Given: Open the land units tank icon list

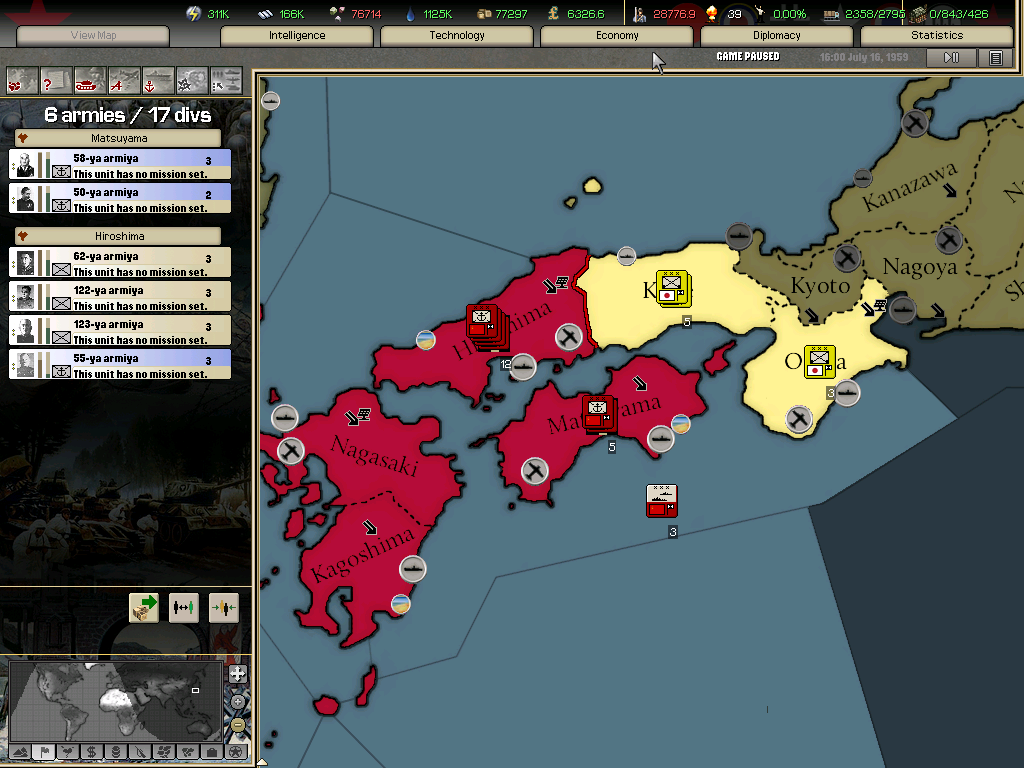Looking at the screenshot, I should click(x=90, y=79).
